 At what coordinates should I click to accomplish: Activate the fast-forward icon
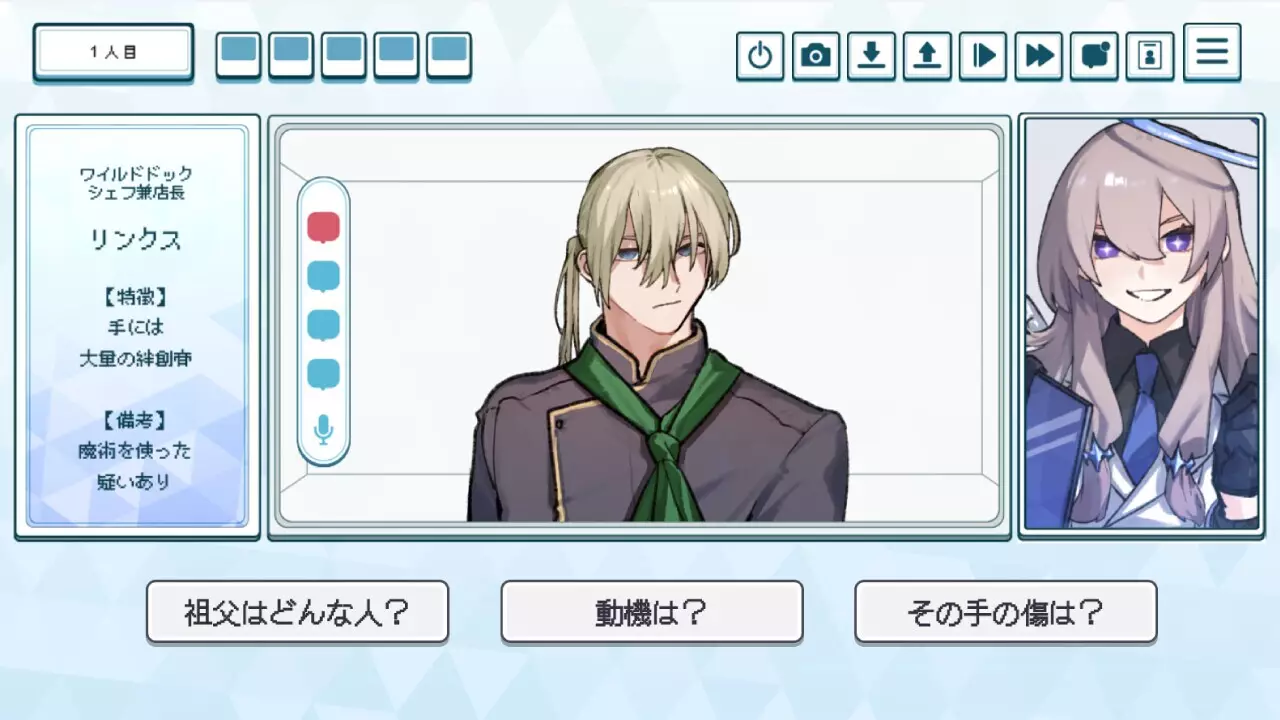(1038, 56)
